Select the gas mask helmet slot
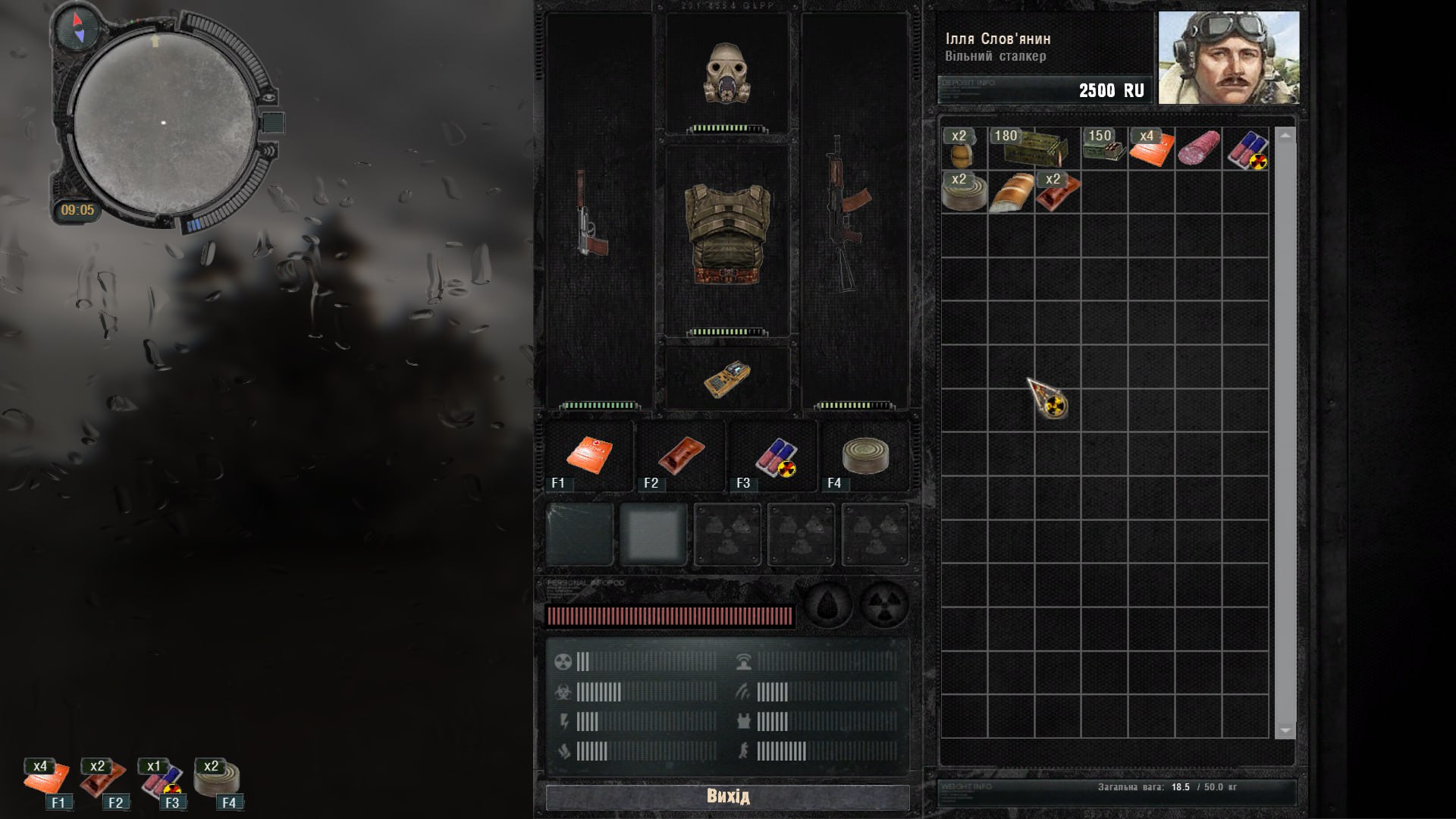 [726, 73]
